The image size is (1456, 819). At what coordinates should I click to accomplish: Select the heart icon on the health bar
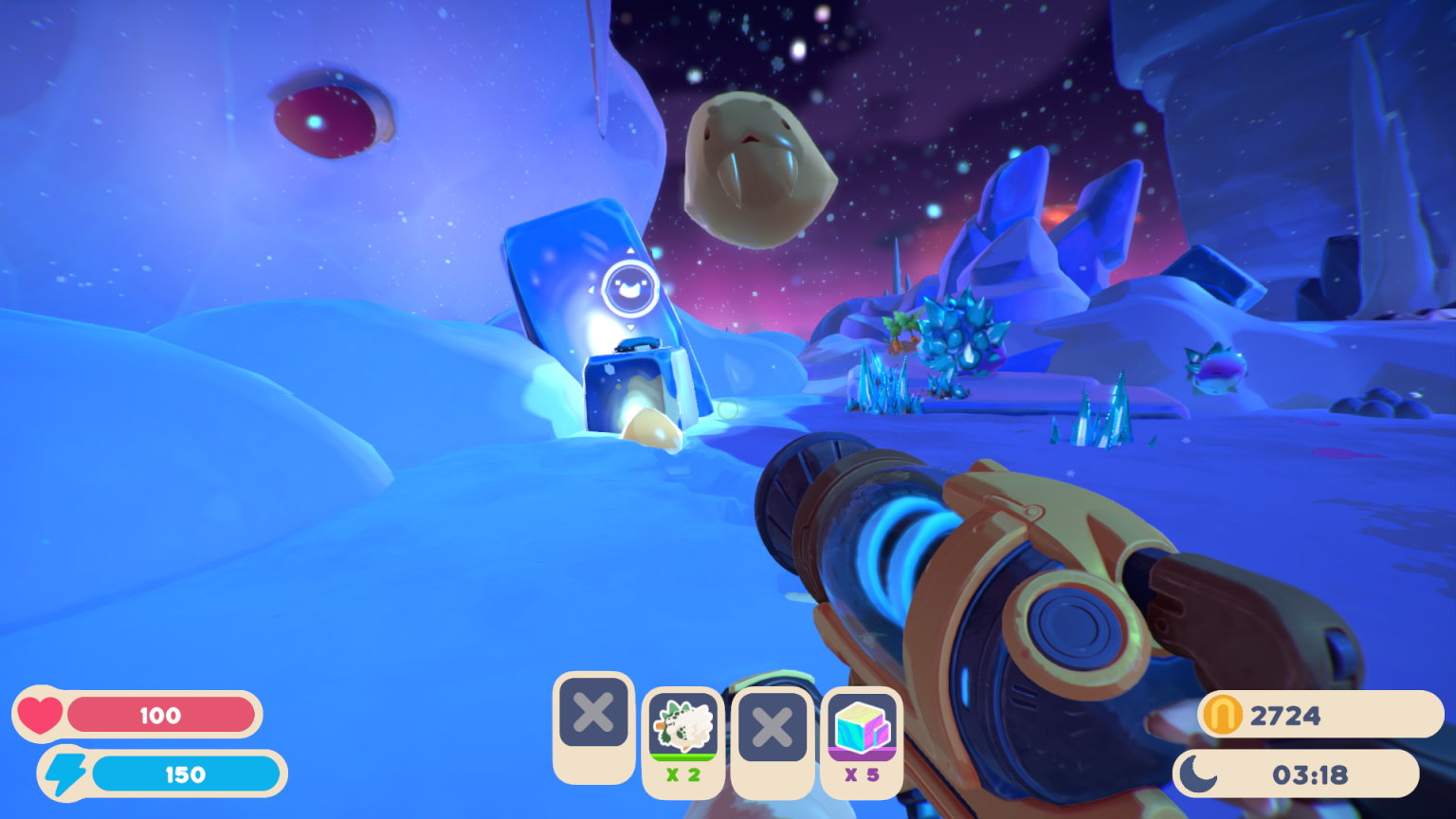(x=40, y=715)
